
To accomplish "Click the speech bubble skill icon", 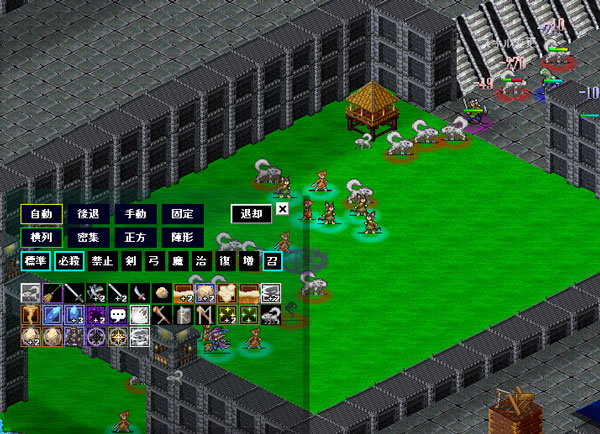I will (117, 315).
